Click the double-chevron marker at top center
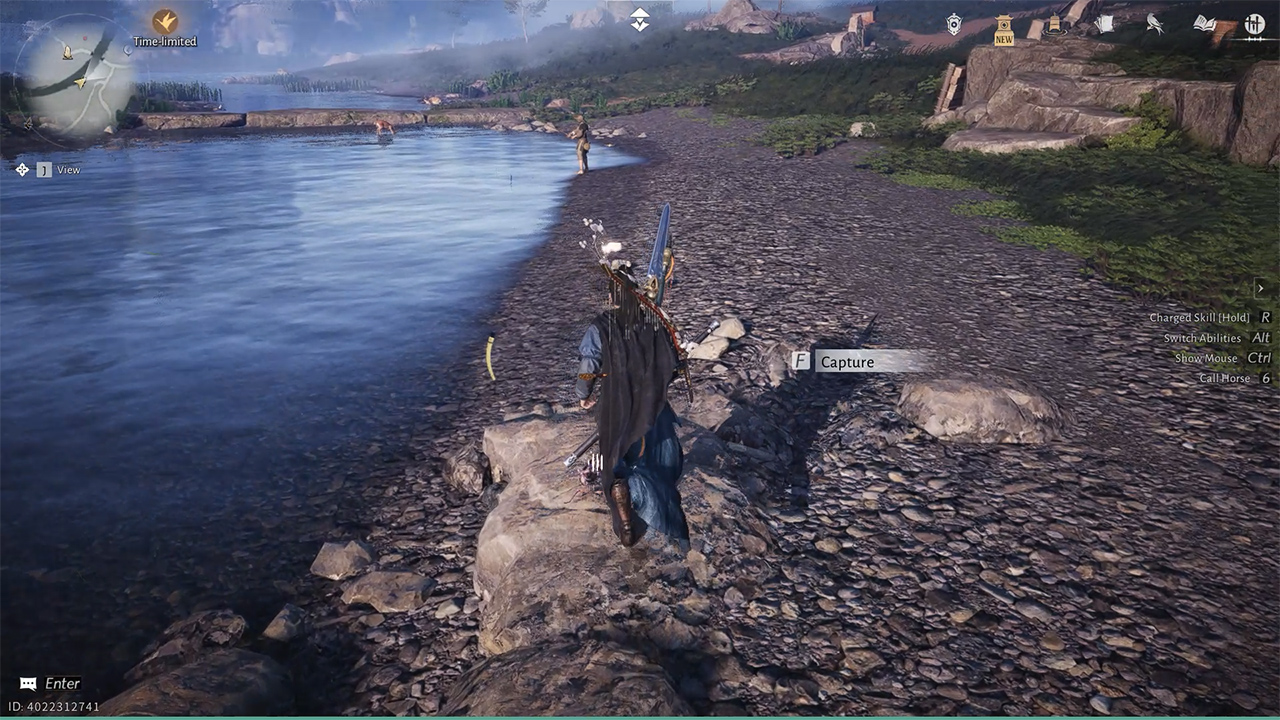The image size is (1280, 720). pos(640,20)
